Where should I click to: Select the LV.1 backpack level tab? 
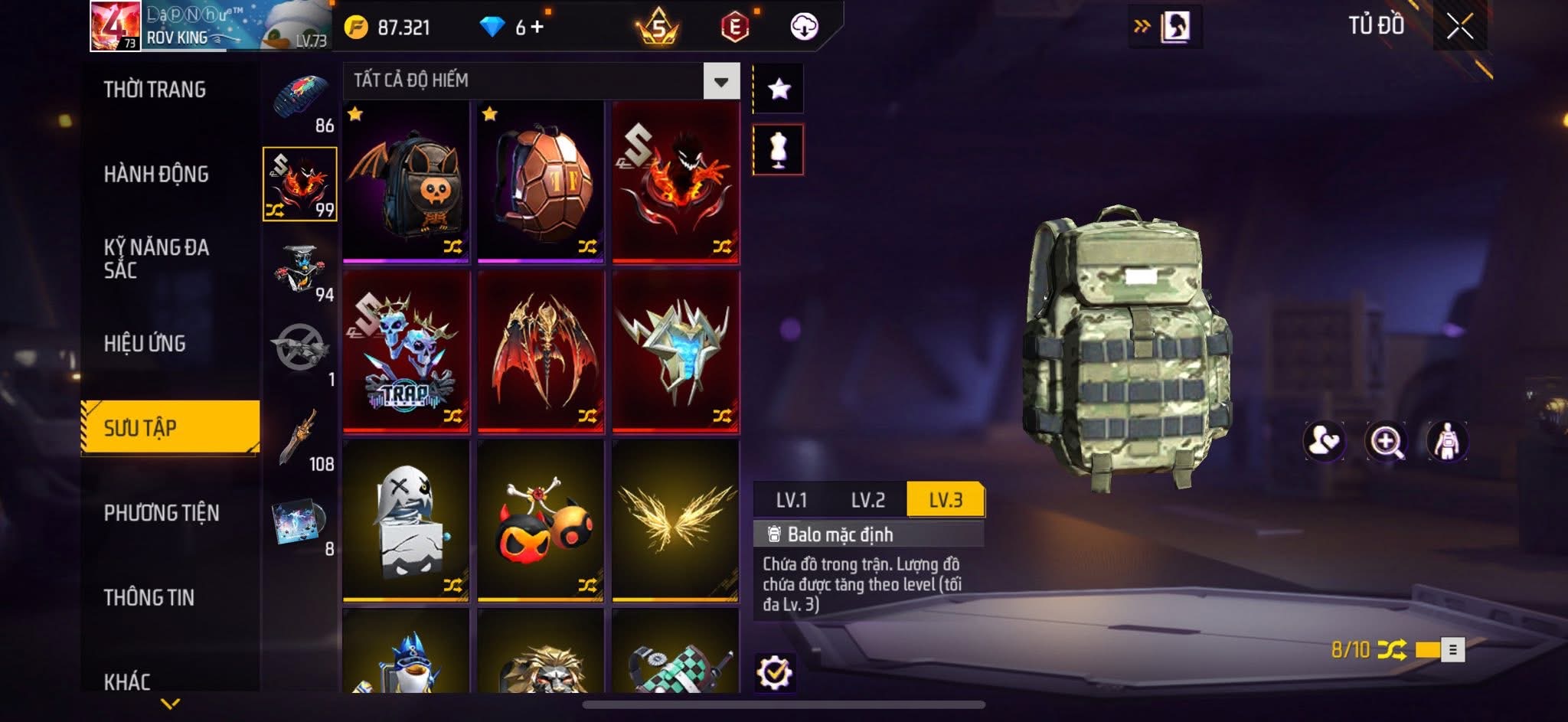pyautogui.click(x=792, y=500)
